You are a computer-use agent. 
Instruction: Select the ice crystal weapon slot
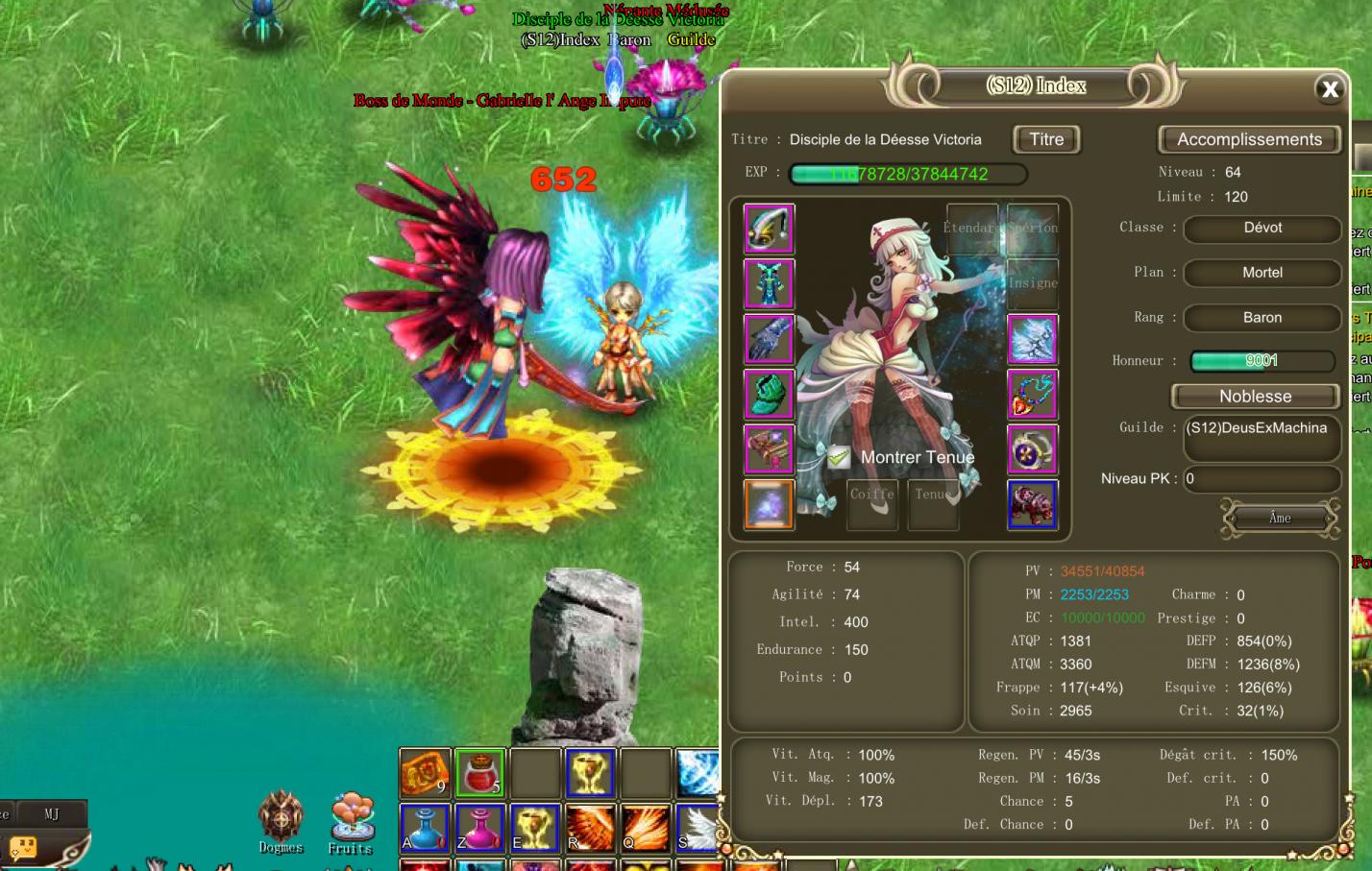[1032, 339]
